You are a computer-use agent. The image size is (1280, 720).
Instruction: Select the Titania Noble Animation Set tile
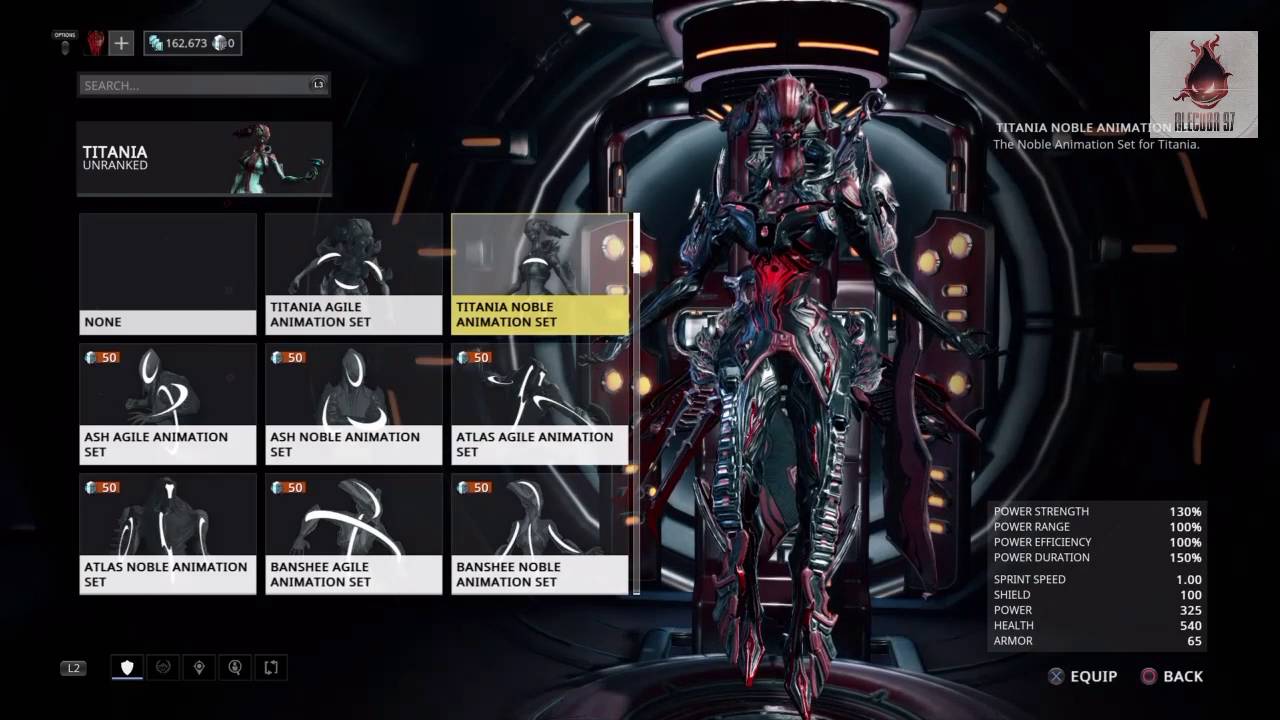coord(540,273)
